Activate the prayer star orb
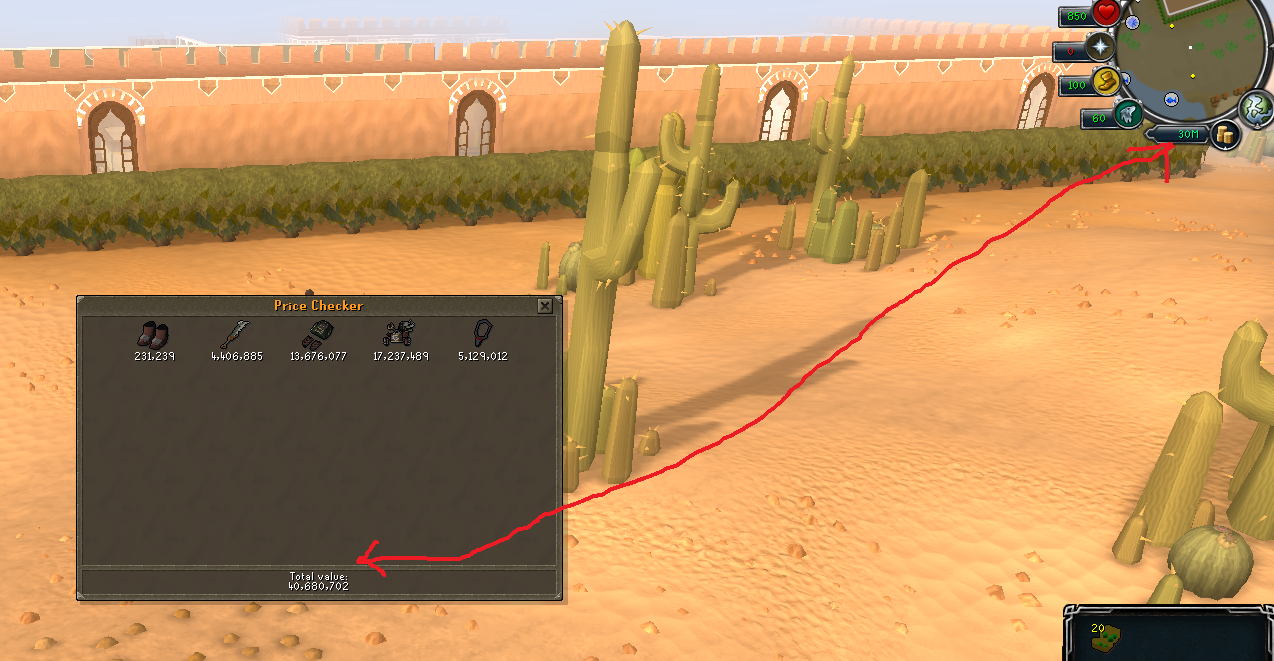This screenshot has width=1274, height=661. tap(1101, 48)
